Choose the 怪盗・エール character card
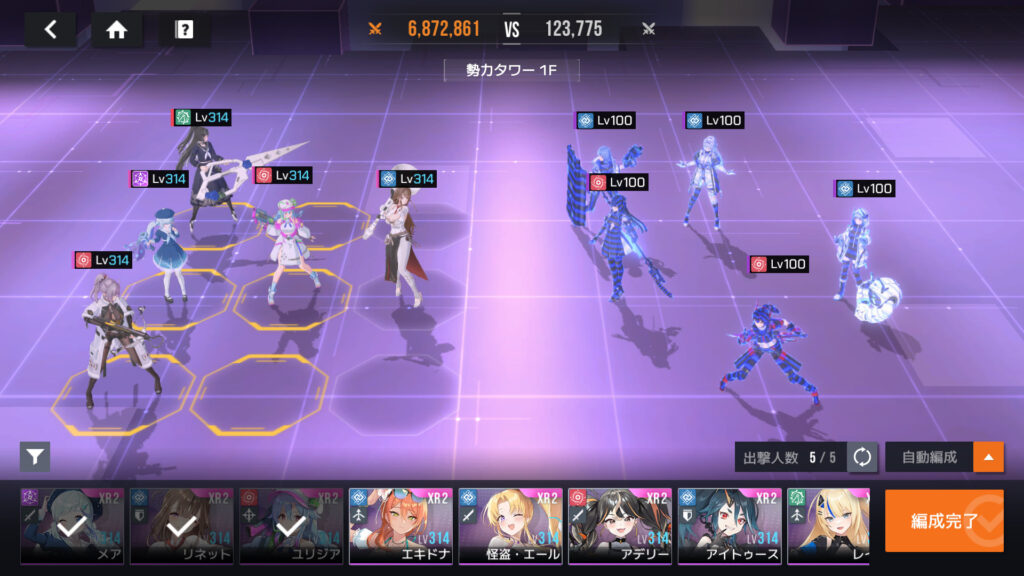 [x=510, y=526]
